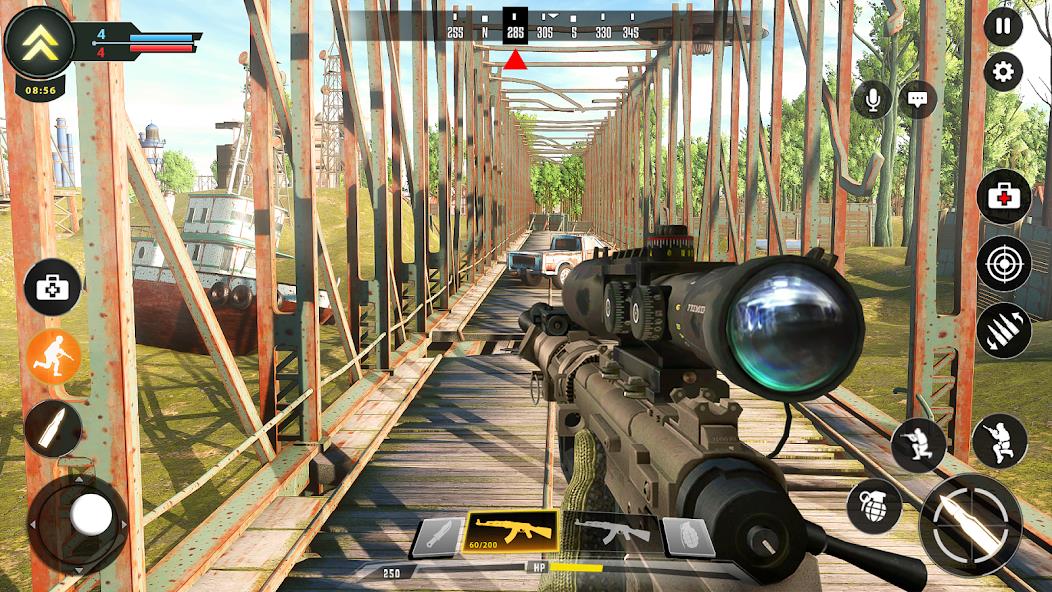Pause the game
This screenshot has width=1052, height=592.
[1003, 27]
